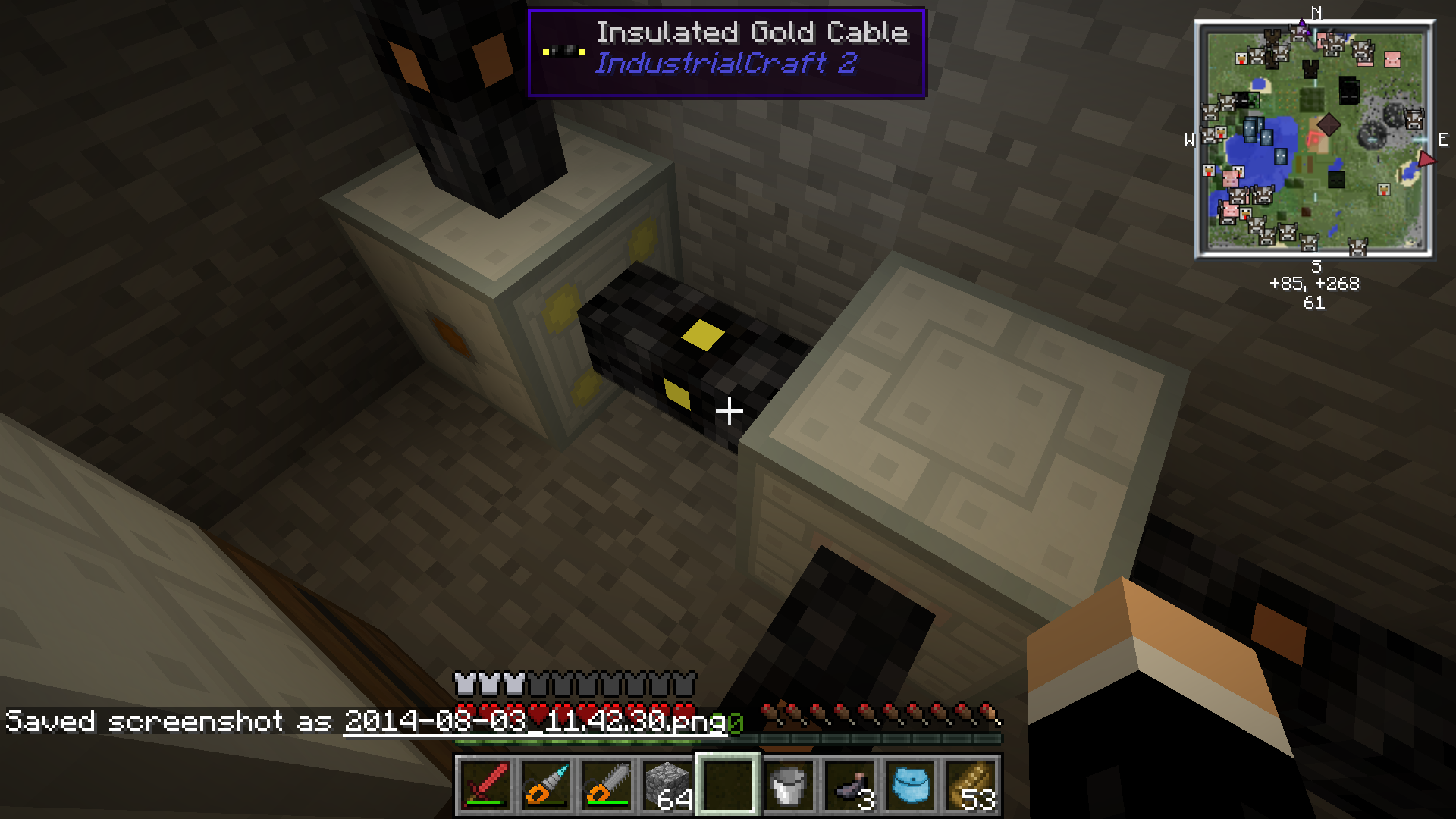The image size is (1456, 819).
Task: Select the blue bag hotbar slot
Action: 910,785
